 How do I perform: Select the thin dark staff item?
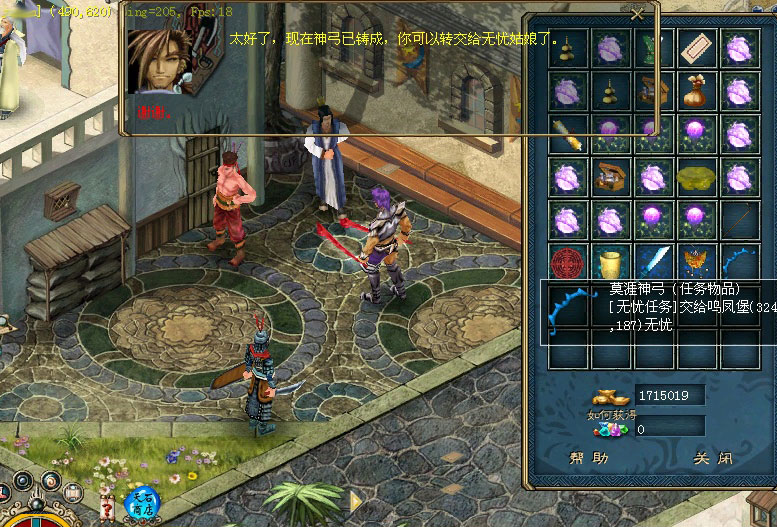tap(739, 220)
